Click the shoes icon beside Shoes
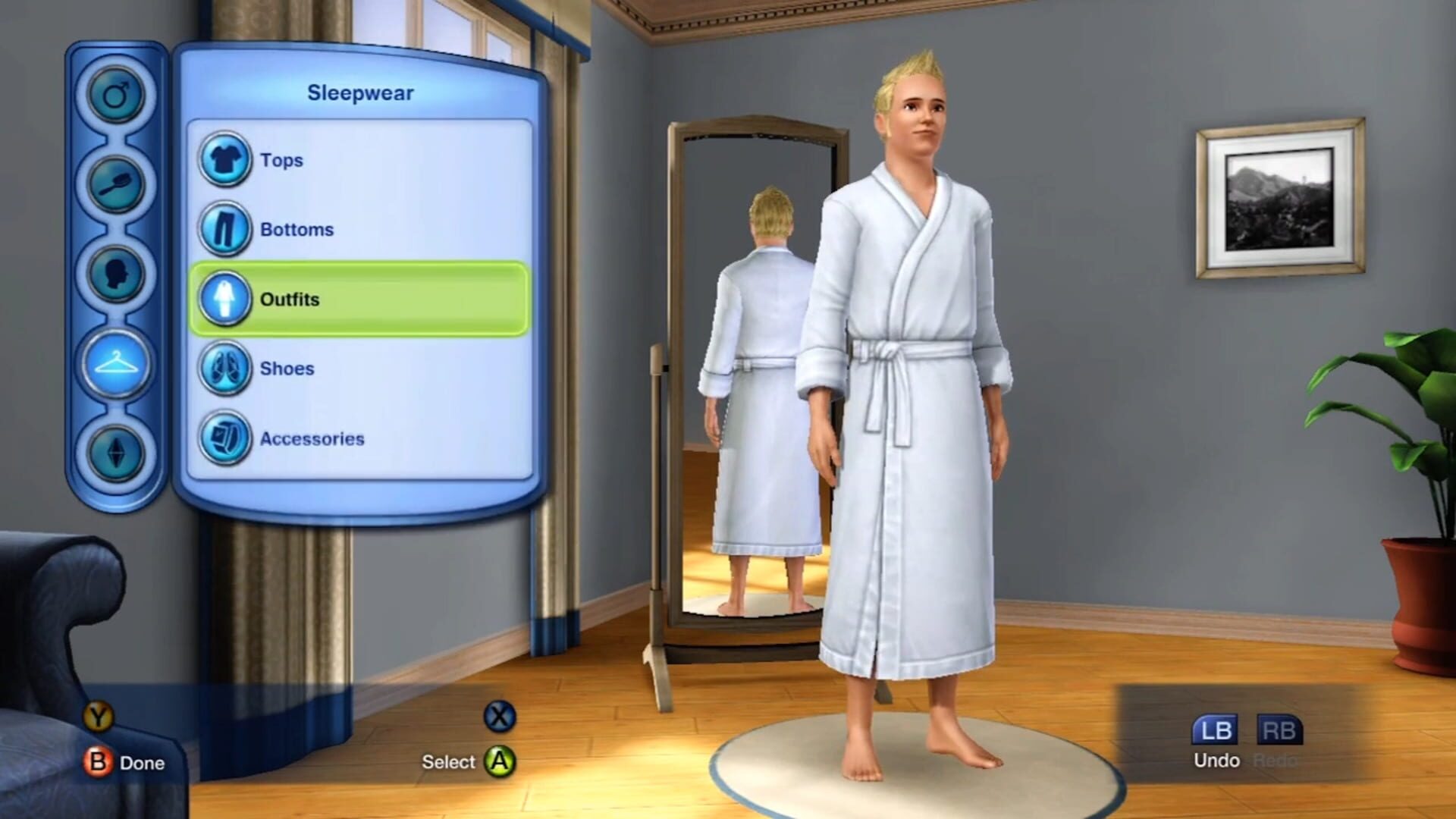 point(225,369)
